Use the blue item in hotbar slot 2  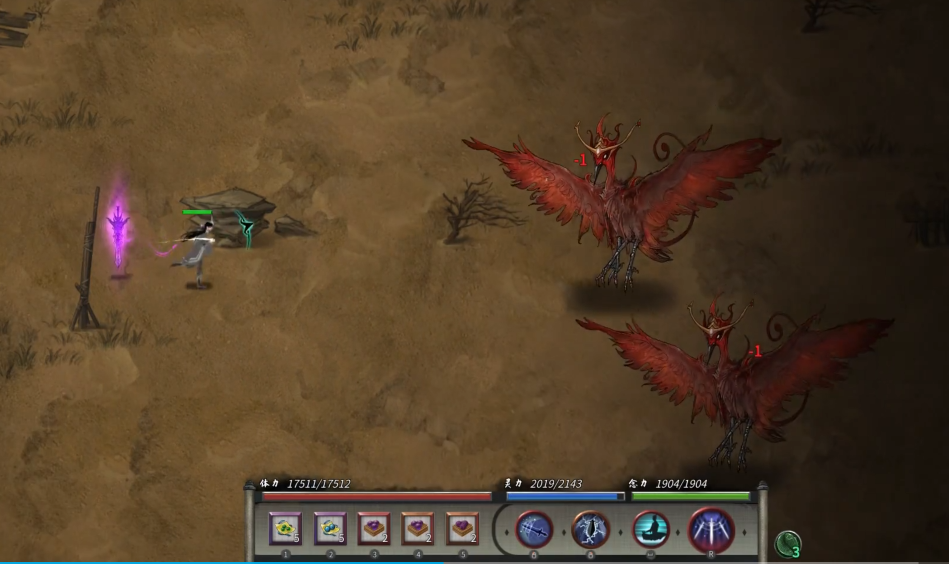[x=330, y=528]
